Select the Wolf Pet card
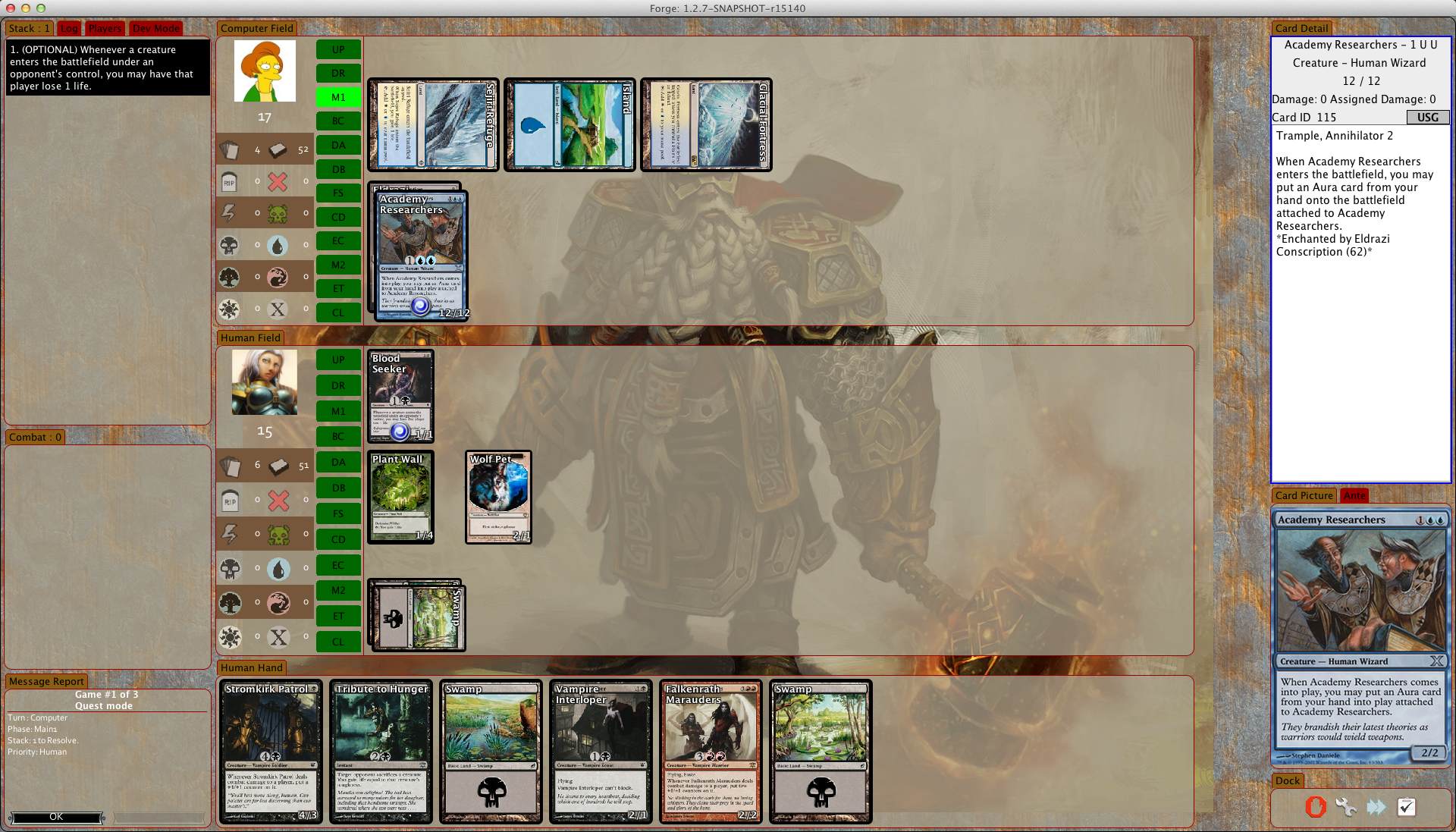 [x=498, y=497]
